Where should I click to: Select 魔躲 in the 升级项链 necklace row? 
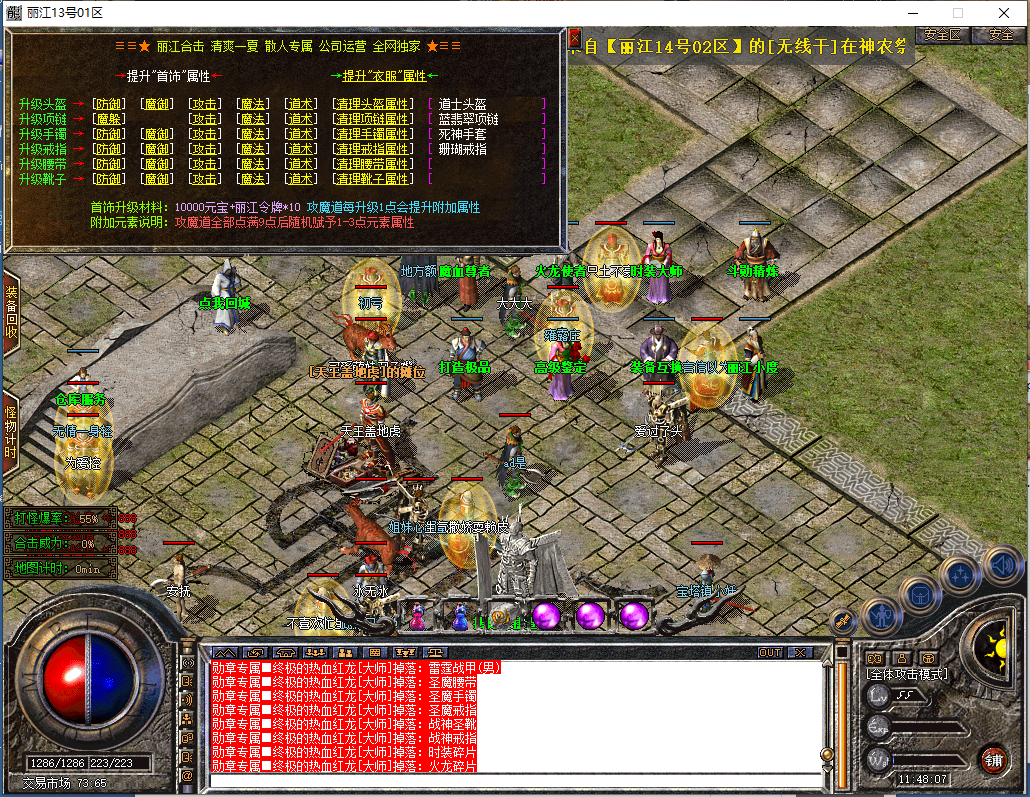coord(108,119)
